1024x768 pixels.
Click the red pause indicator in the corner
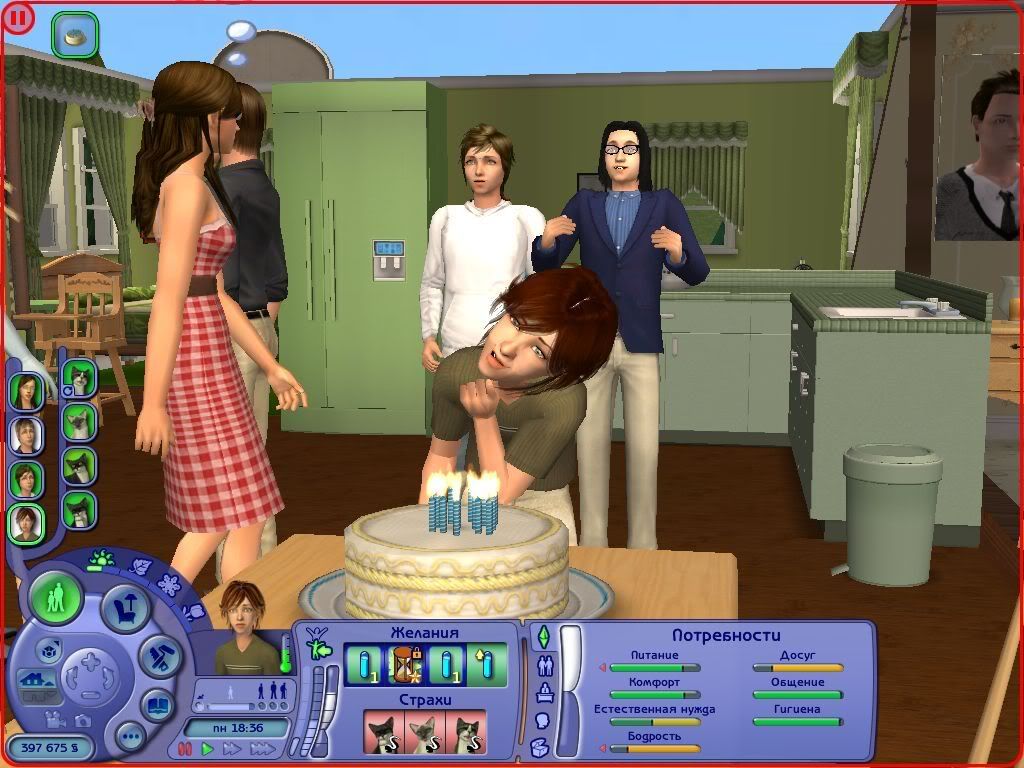click(x=19, y=19)
